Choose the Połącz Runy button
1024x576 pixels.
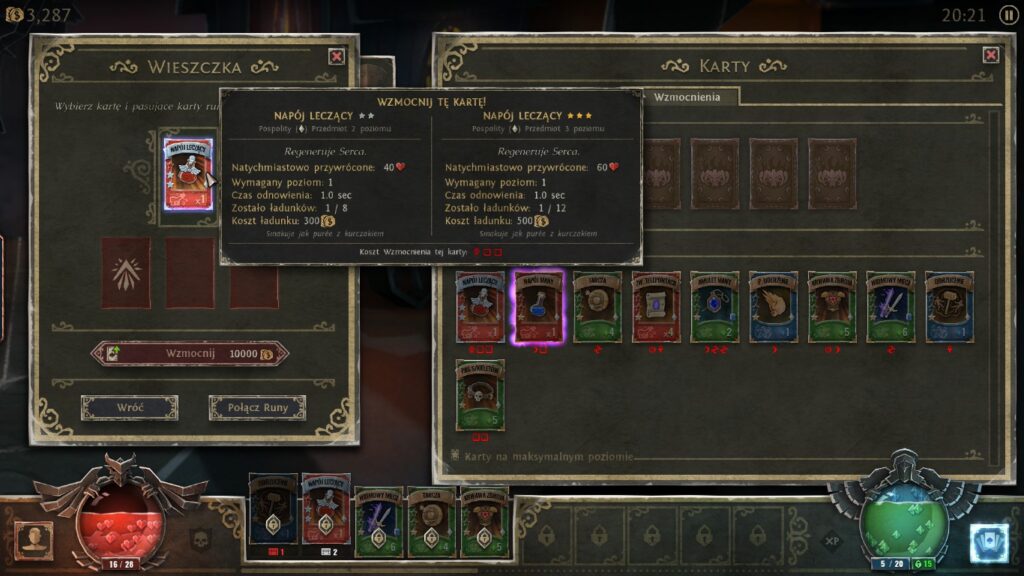pyautogui.click(x=257, y=408)
